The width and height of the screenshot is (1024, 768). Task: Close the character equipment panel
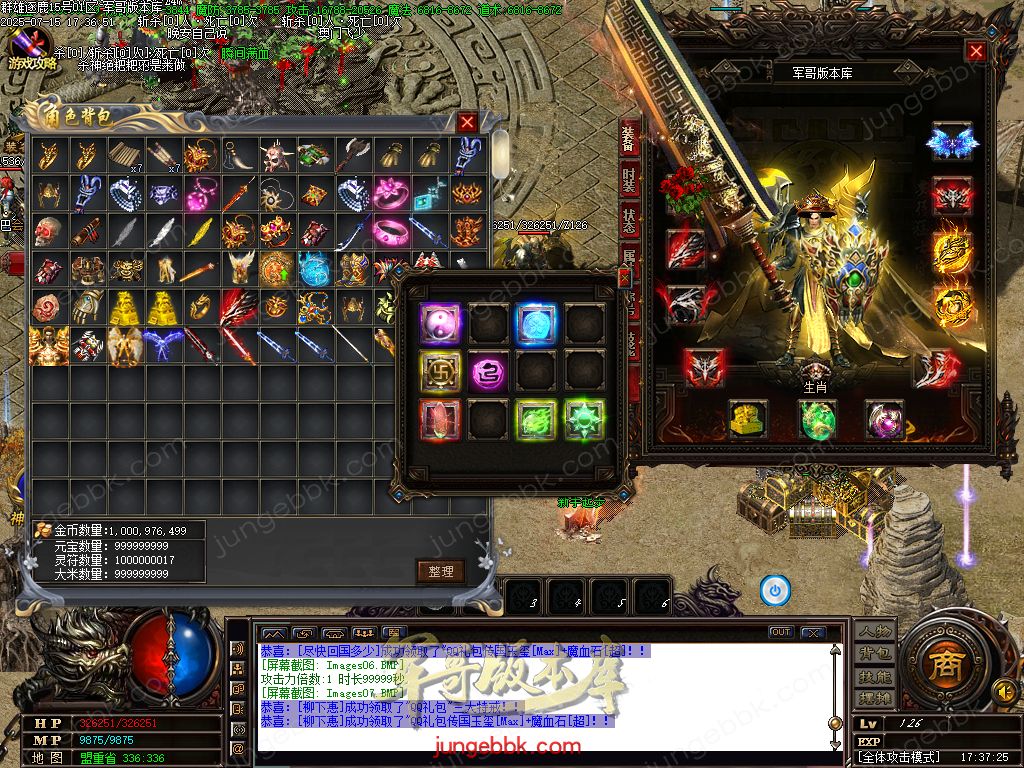[976, 51]
